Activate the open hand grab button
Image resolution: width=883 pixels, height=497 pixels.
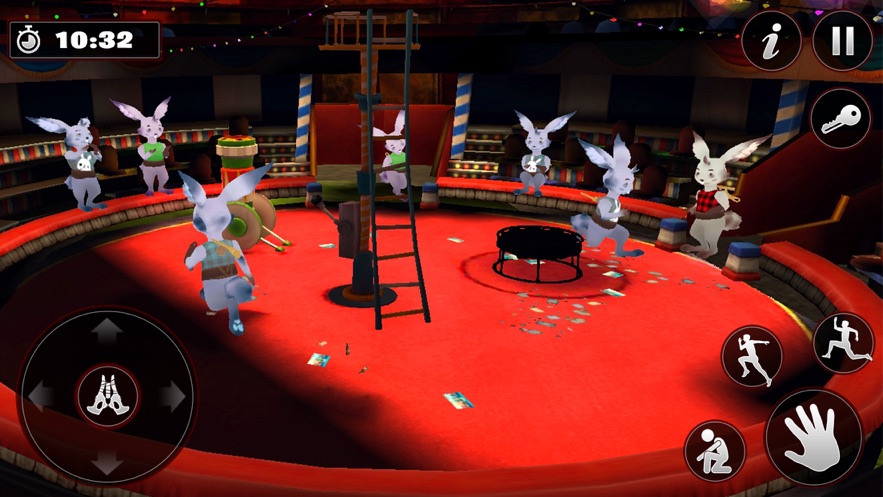point(813,437)
